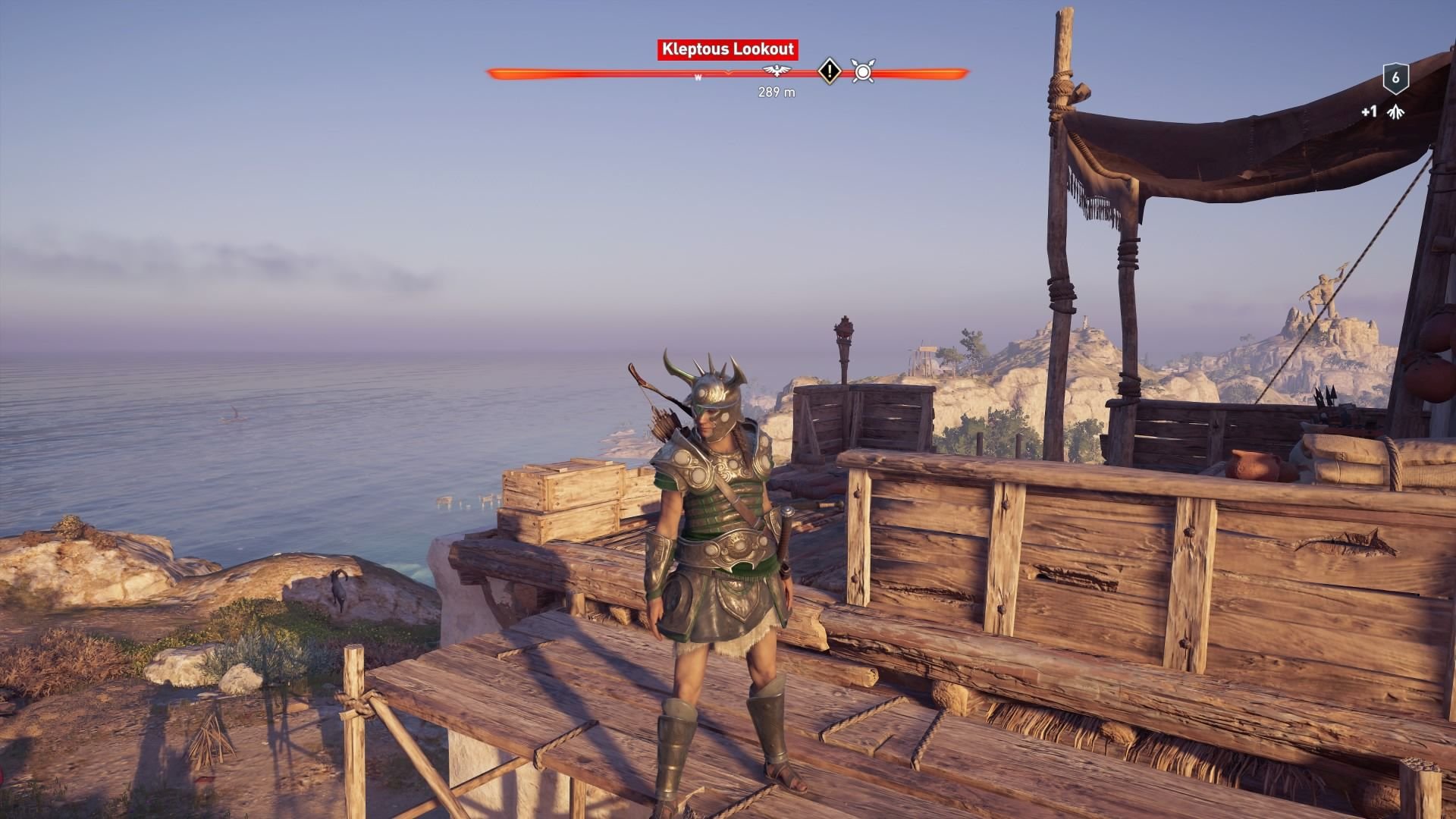
Task: Click the chevron tracker marker on compass bar
Action: [728, 73]
